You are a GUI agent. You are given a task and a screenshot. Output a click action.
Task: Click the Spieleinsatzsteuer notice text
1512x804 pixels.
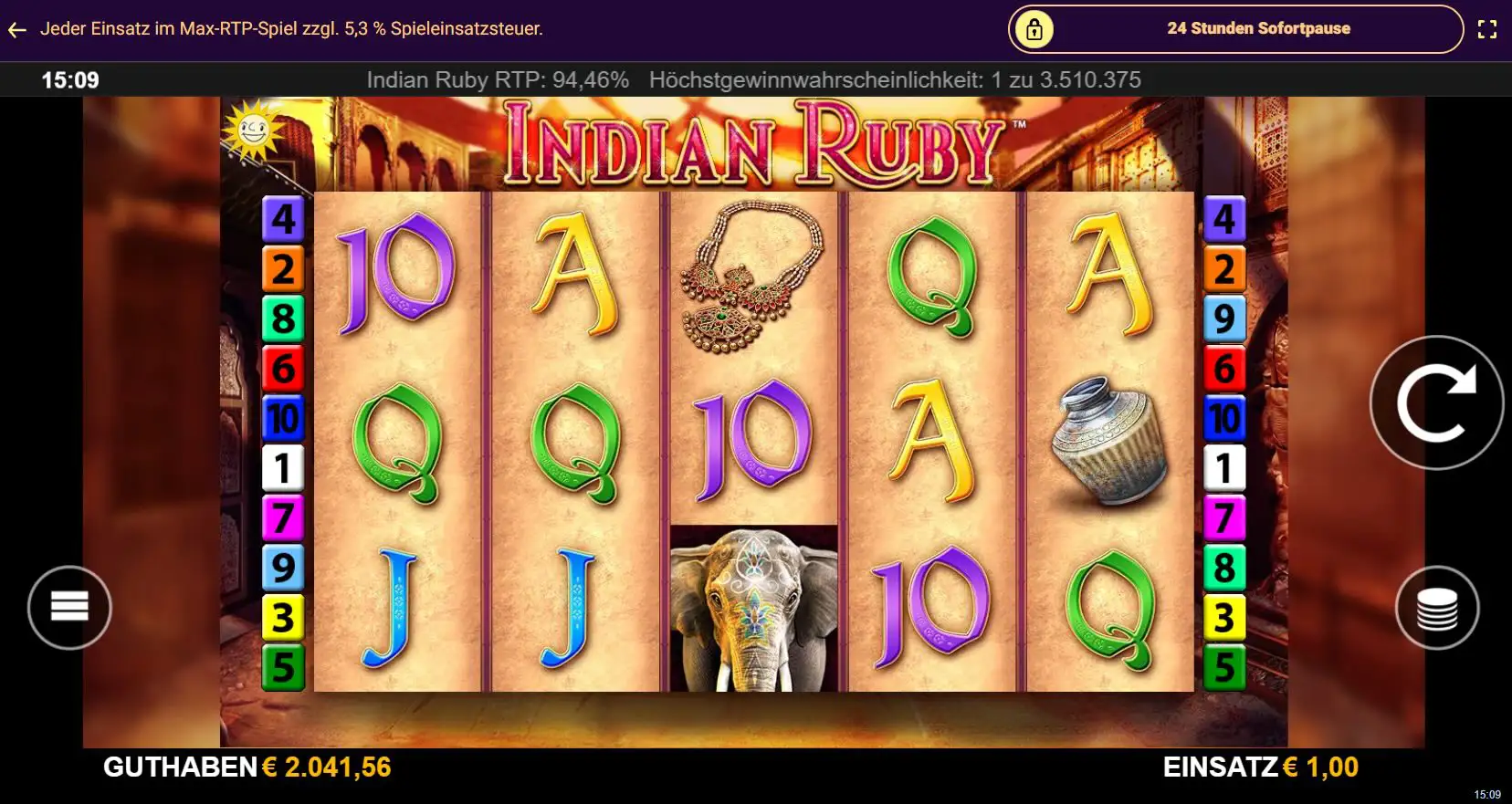click(290, 28)
